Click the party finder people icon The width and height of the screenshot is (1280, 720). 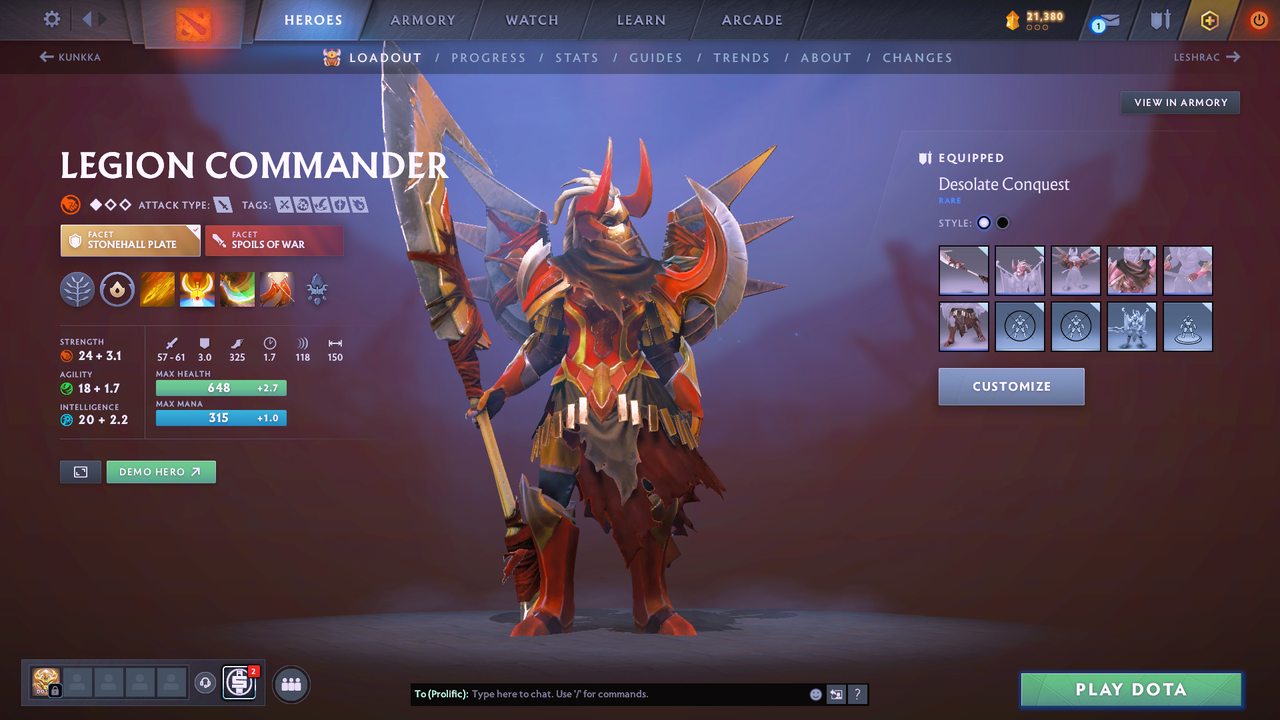coord(290,683)
